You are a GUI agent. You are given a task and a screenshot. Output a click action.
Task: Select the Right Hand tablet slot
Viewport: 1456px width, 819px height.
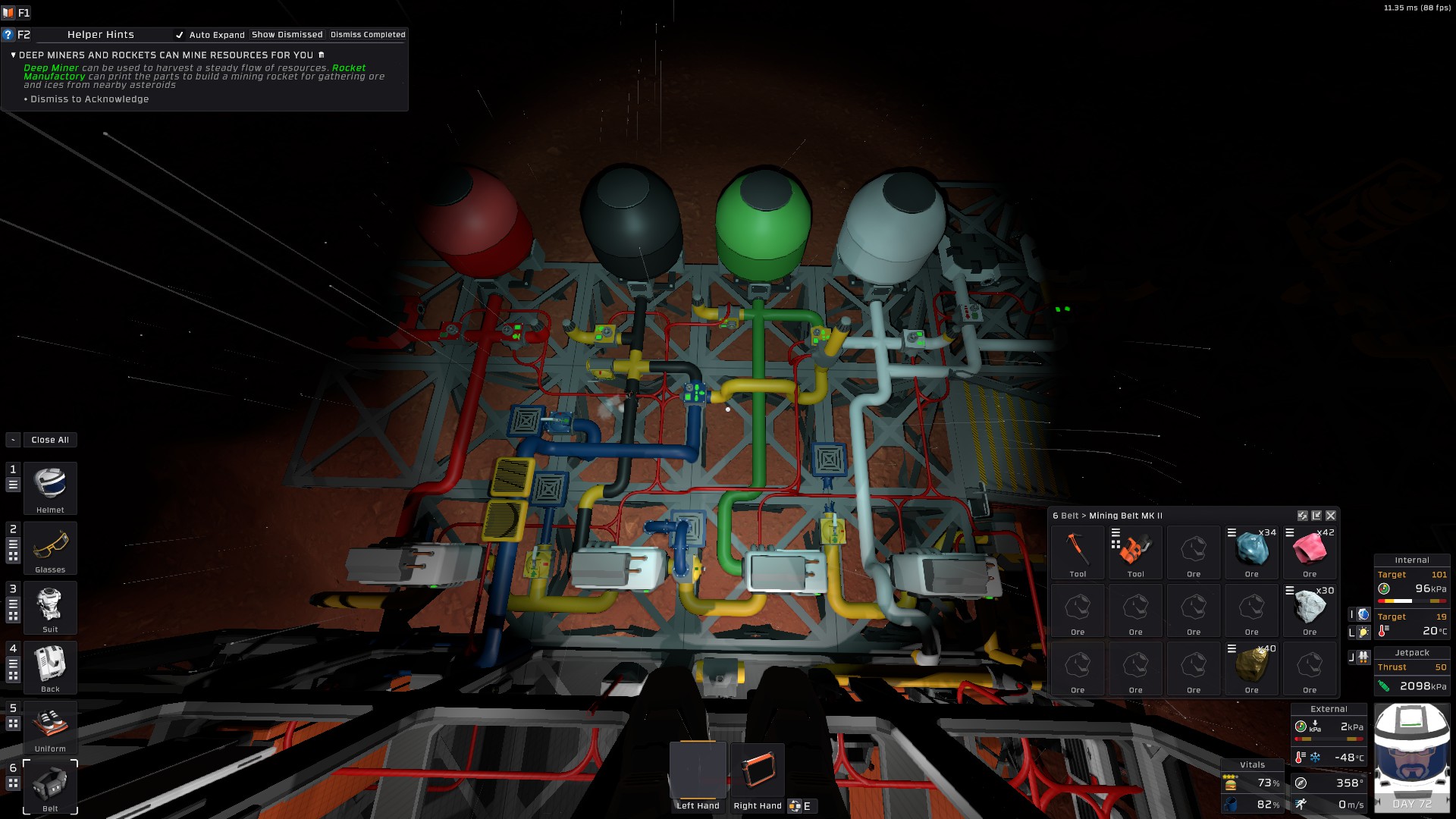pyautogui.click(x=757, y=771)
